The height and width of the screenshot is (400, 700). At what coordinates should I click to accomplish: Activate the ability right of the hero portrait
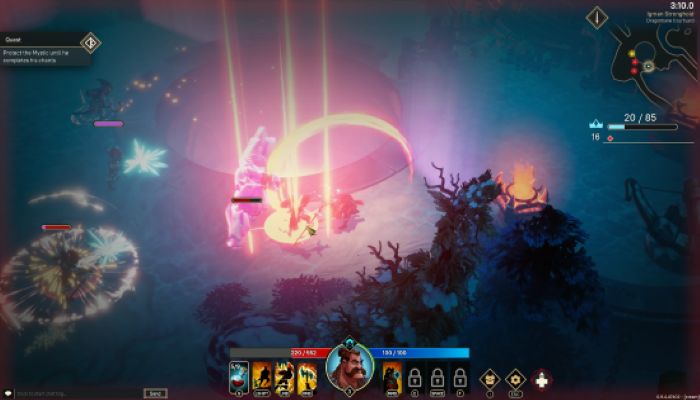[392, 376]
